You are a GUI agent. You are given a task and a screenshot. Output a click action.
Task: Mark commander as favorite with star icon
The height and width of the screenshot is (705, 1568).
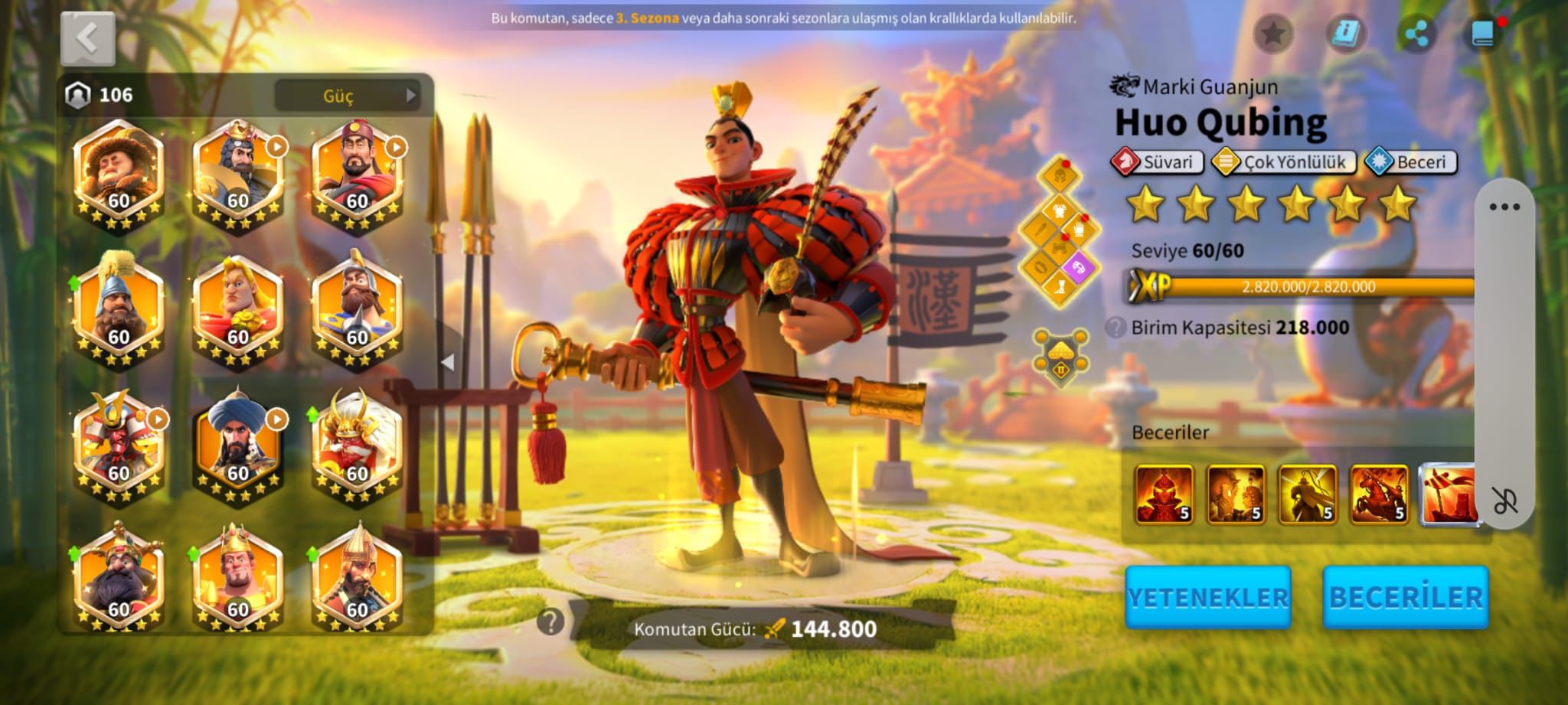point(1273,34)
